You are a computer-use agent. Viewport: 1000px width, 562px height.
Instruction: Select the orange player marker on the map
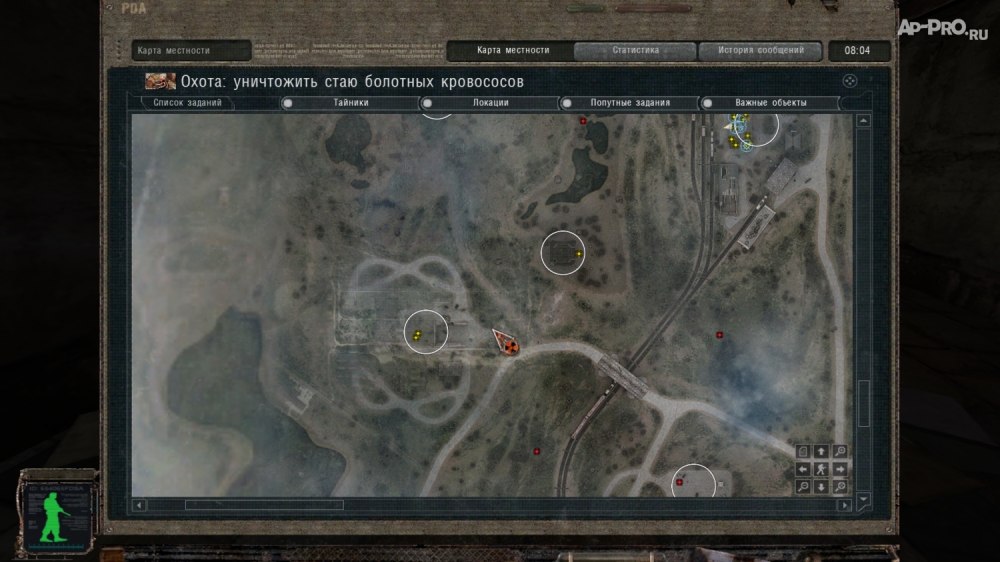point(508,344)
